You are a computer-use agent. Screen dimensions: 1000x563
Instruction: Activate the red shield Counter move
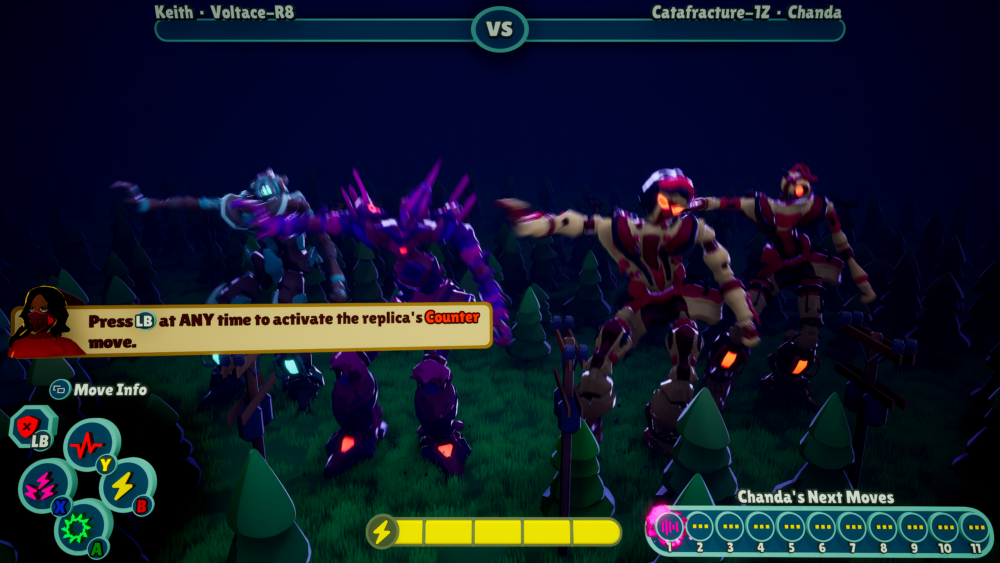point(29,426)
